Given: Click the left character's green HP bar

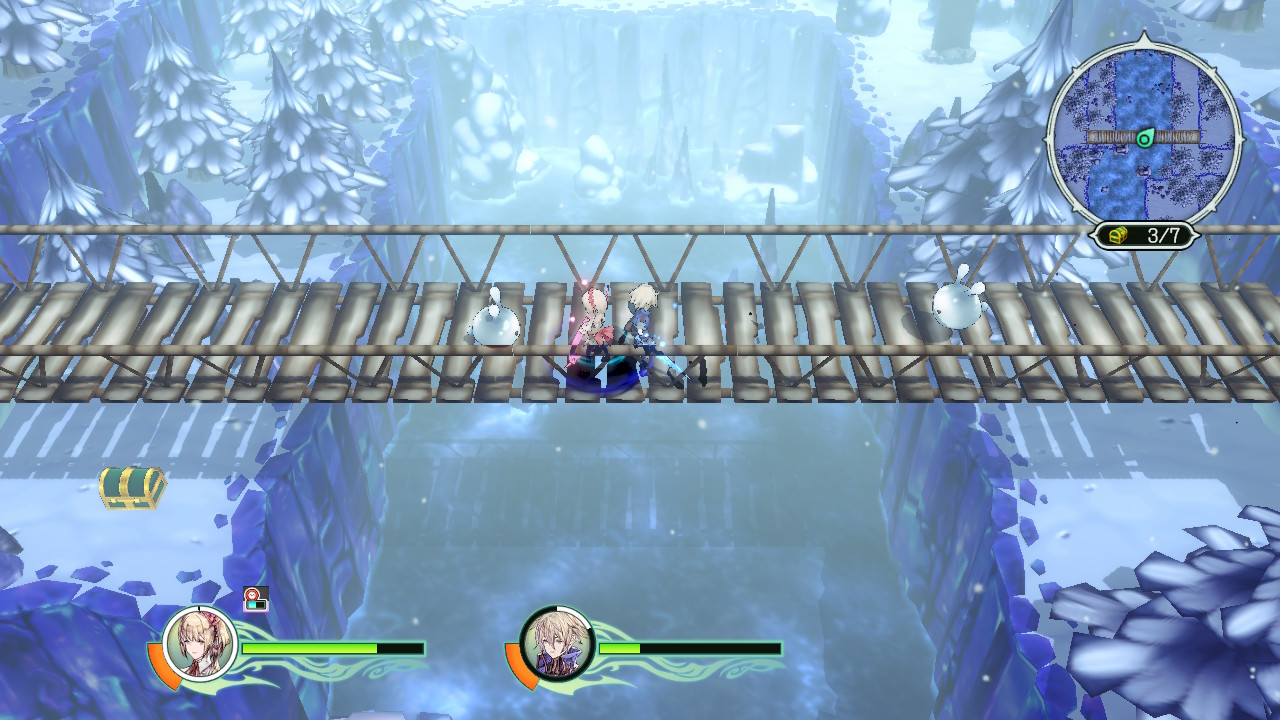Looking at the screenshot, I should point(310,647).
